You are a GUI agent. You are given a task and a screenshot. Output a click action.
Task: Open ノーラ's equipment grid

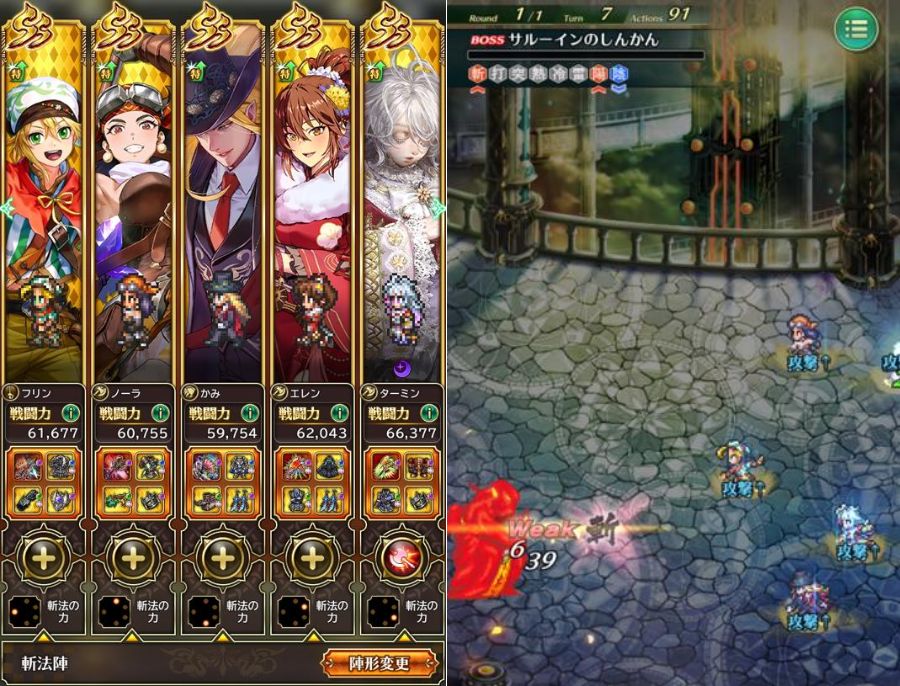(133, 482)
